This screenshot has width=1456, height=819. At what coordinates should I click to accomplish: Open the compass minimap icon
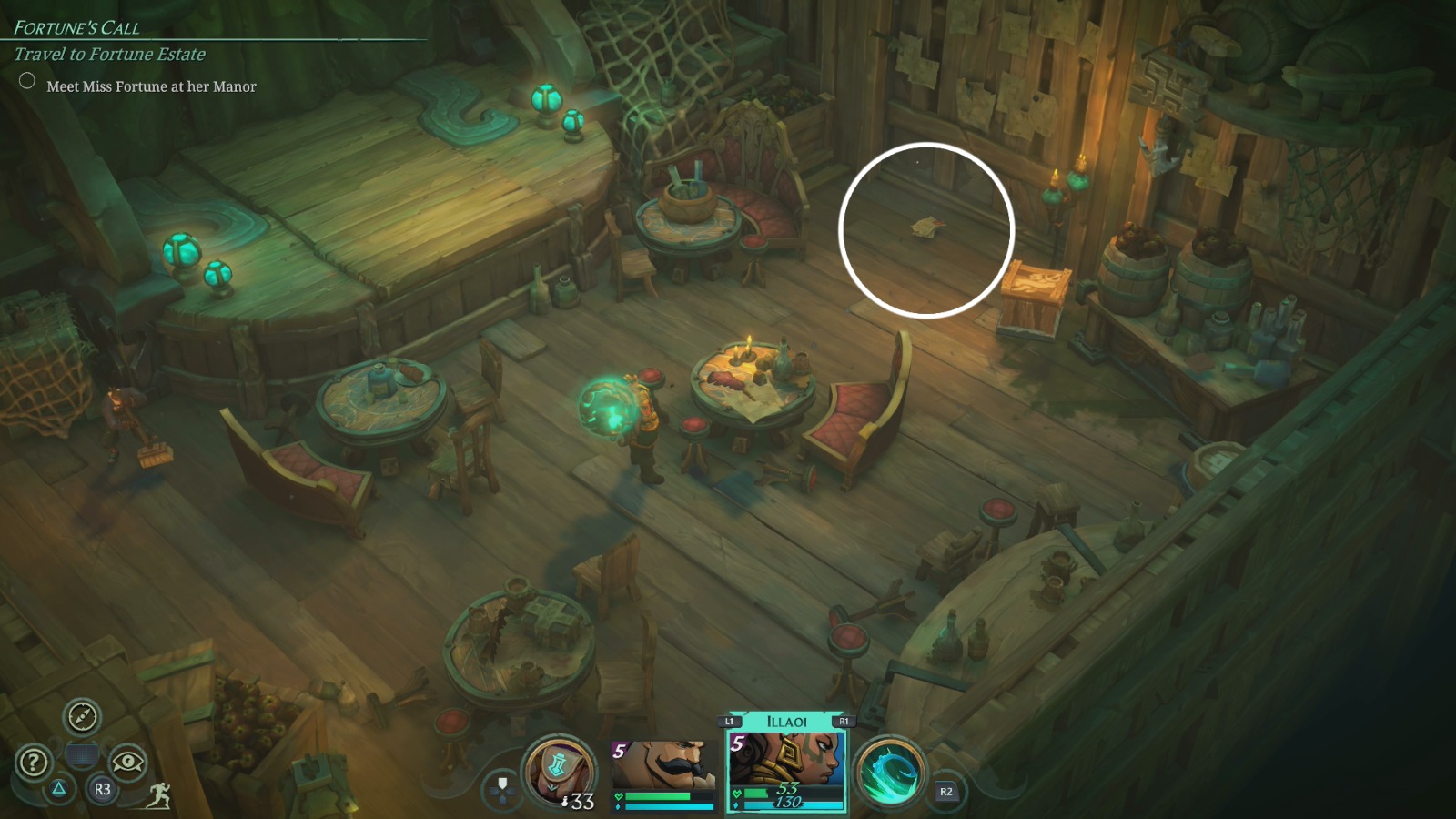83,718
